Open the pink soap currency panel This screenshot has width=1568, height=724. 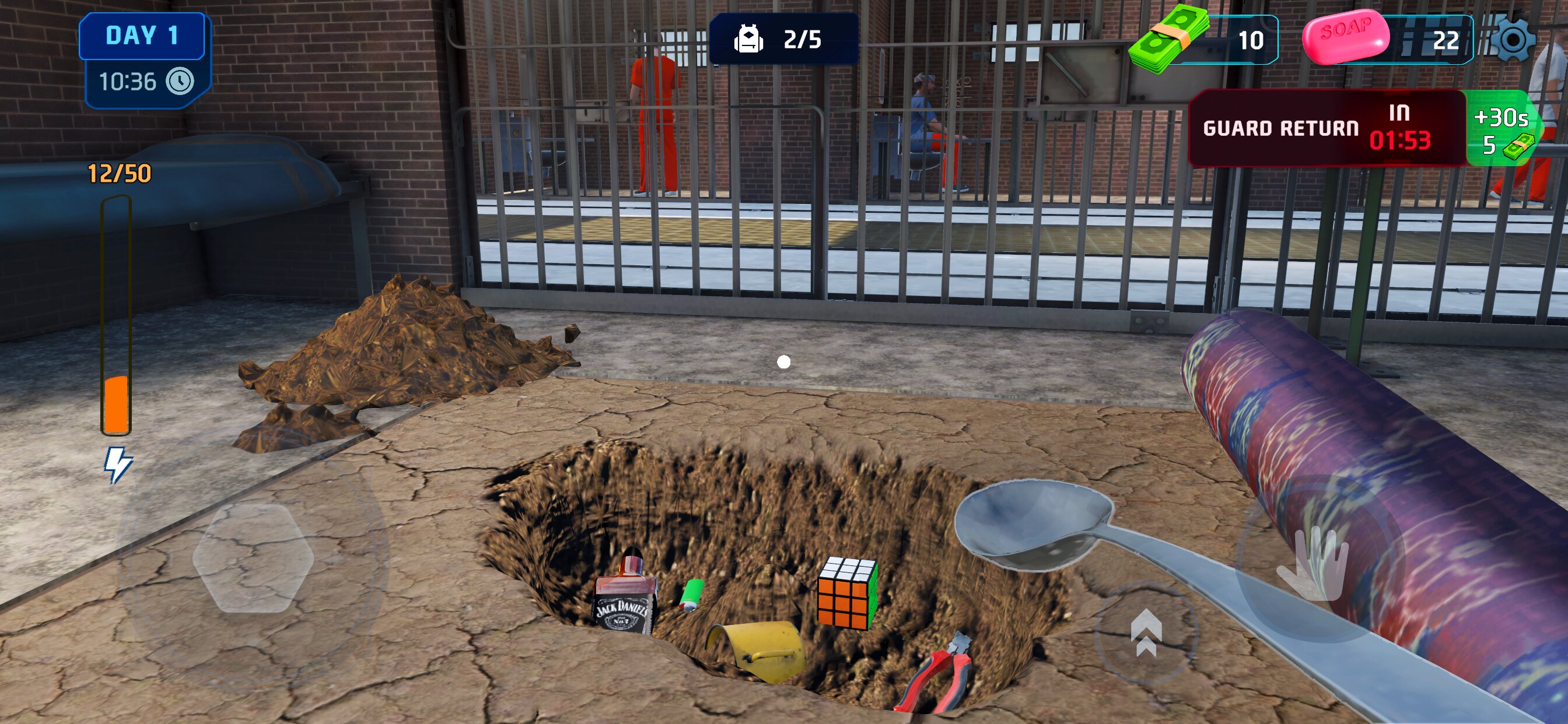1388,40
